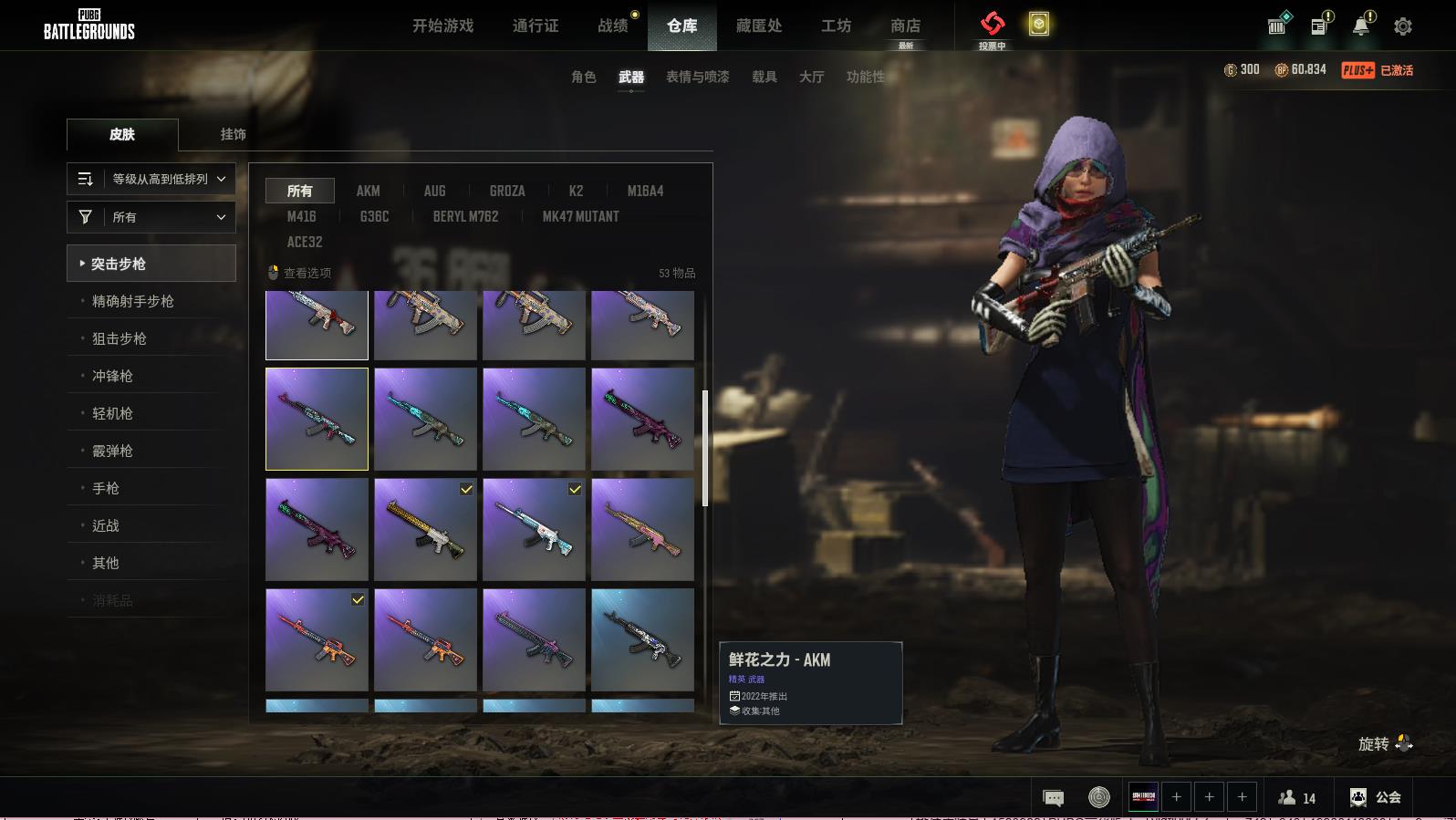This screenshot has width=1456, height=820.
Task: Select the yellow-outlined AKM skin thumbnail
Action: [317, 419]
